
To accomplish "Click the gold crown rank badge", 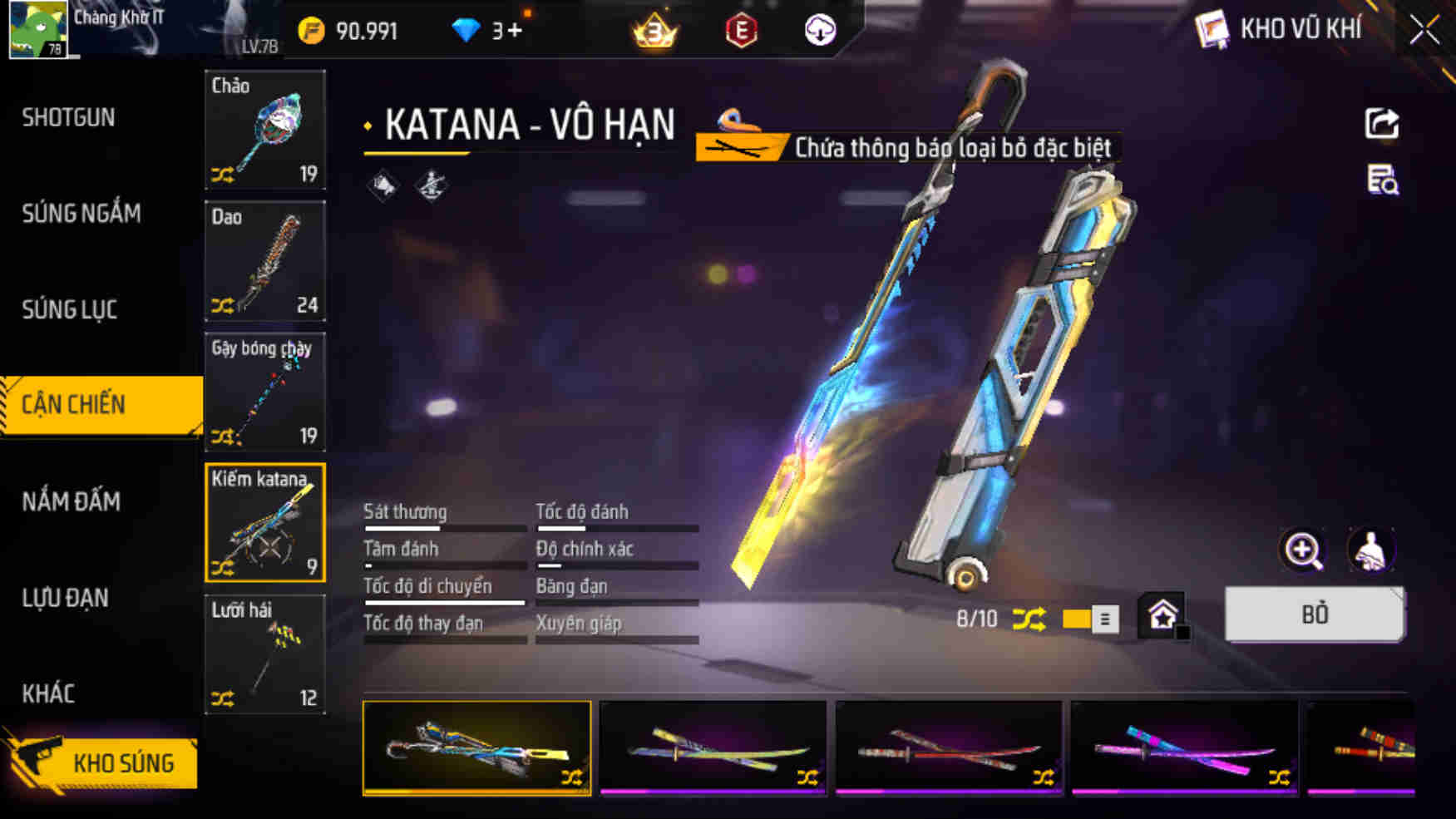I will tap(654, 32).
